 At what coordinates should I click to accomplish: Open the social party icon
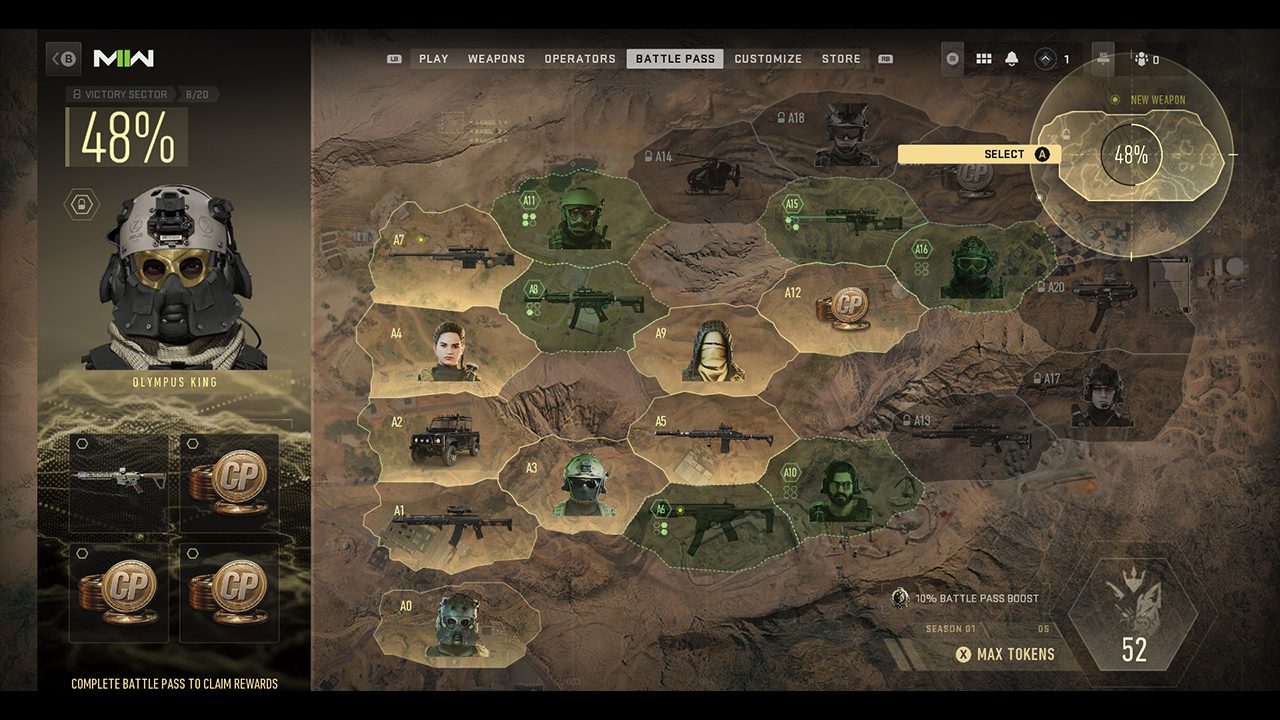pos(1145,59)
